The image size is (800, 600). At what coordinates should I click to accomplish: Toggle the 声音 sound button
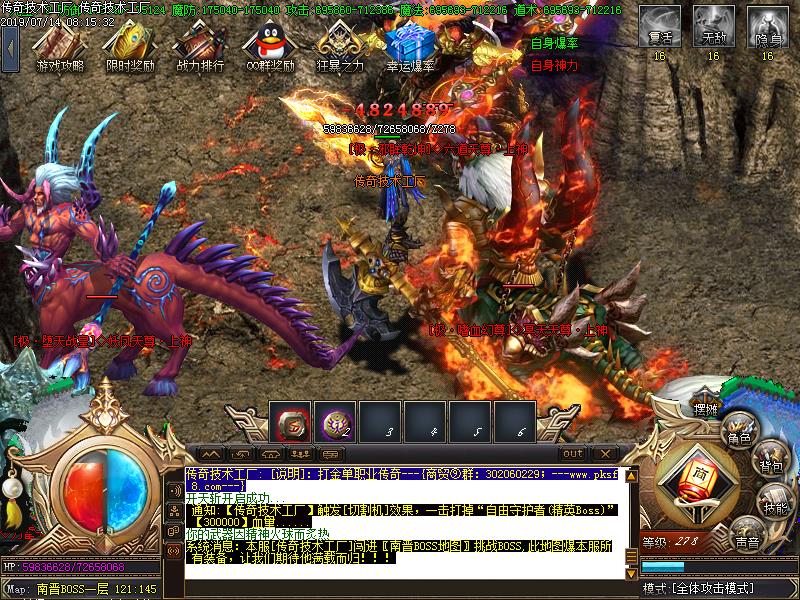[x=745, y=540]
